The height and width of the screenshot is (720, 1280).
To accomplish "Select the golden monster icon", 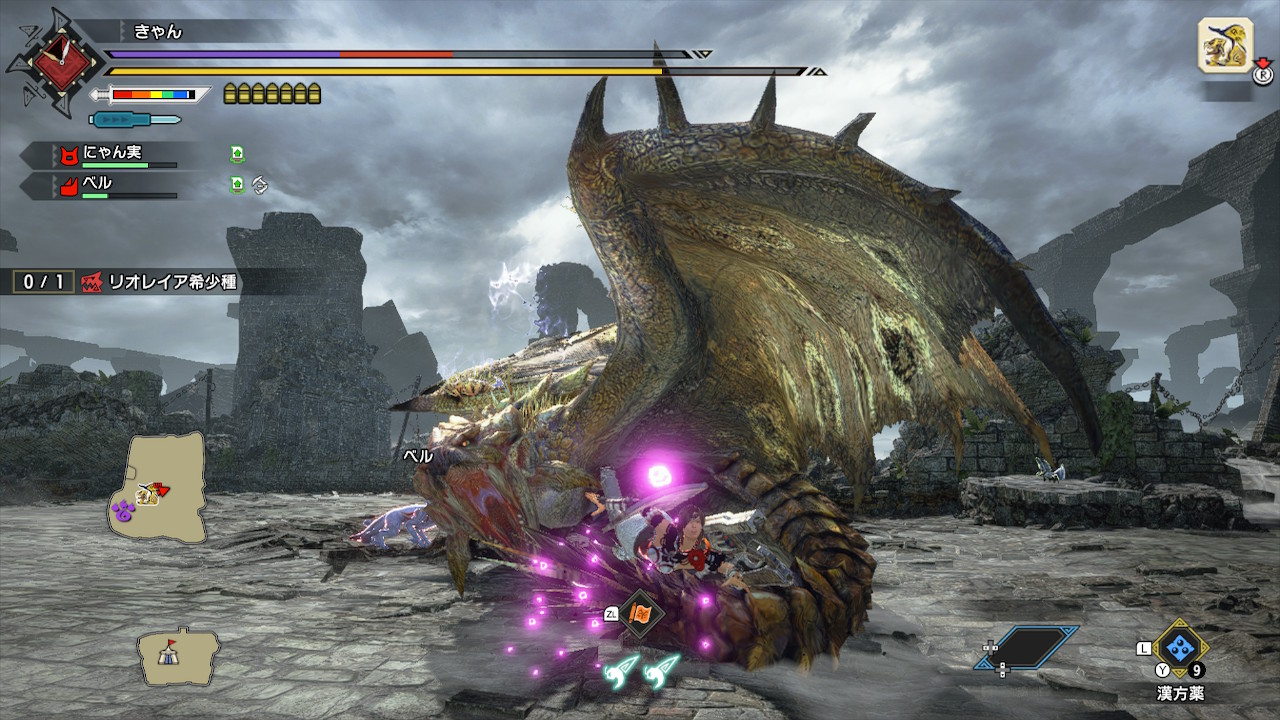I will click(1226, 45).
